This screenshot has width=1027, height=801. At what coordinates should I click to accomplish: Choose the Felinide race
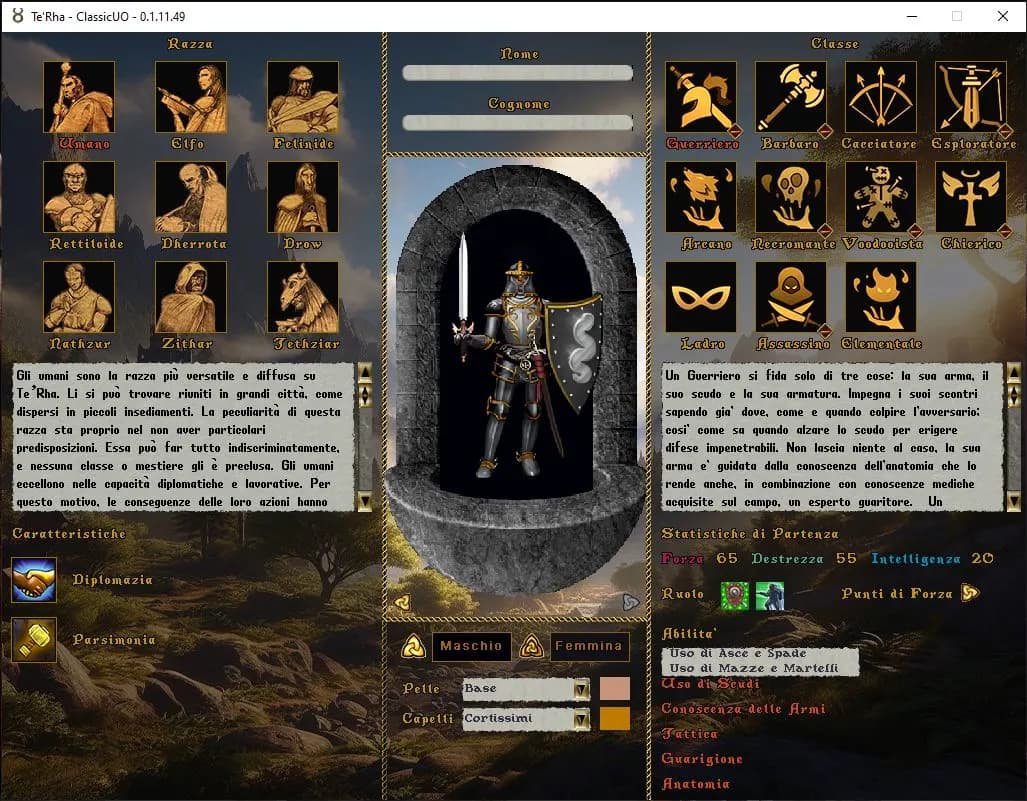[302, 97]
